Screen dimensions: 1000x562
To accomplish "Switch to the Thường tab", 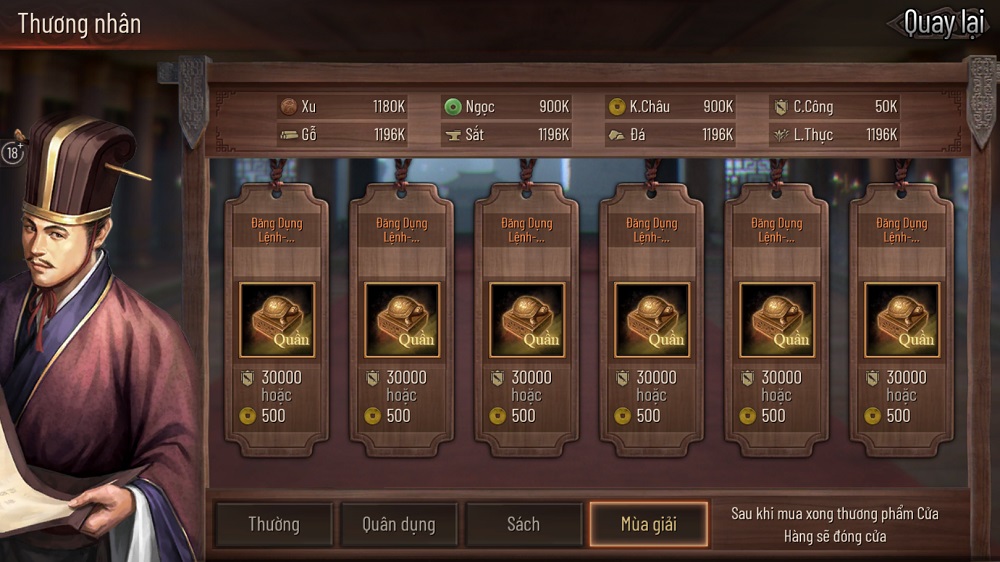I will [x=273, y=525].
